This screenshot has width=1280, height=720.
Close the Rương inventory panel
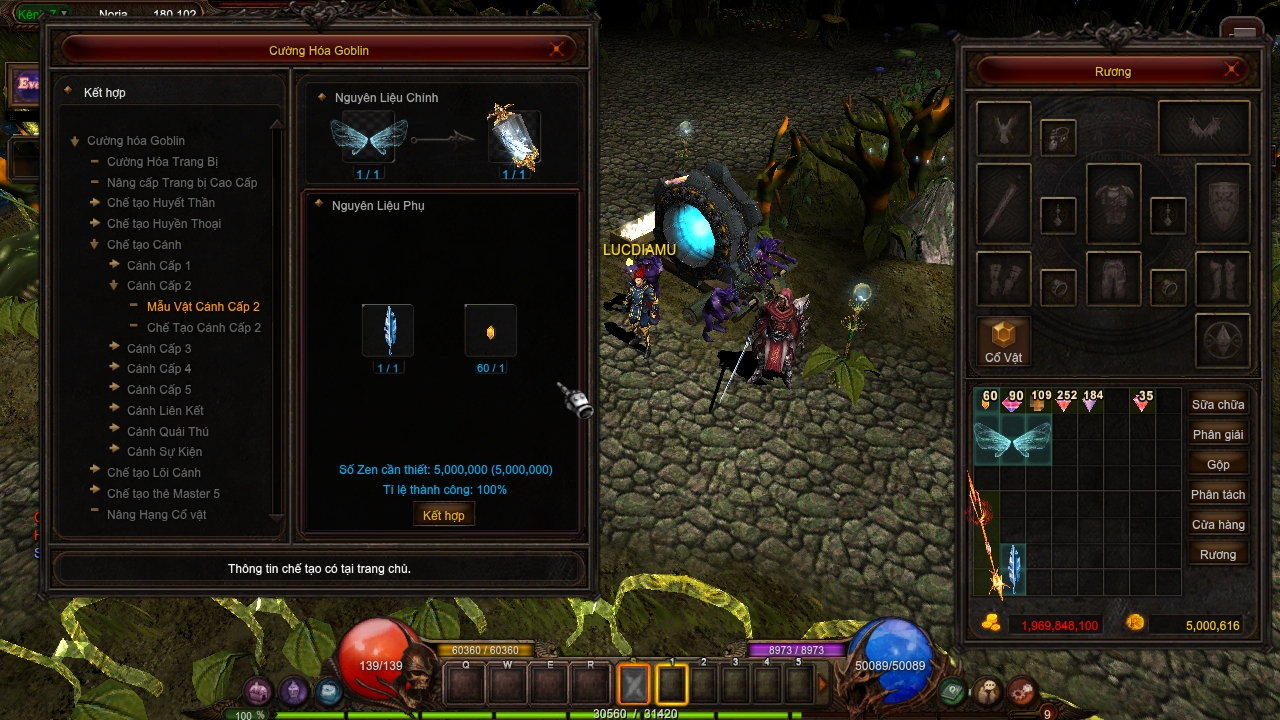(1232, 70)
